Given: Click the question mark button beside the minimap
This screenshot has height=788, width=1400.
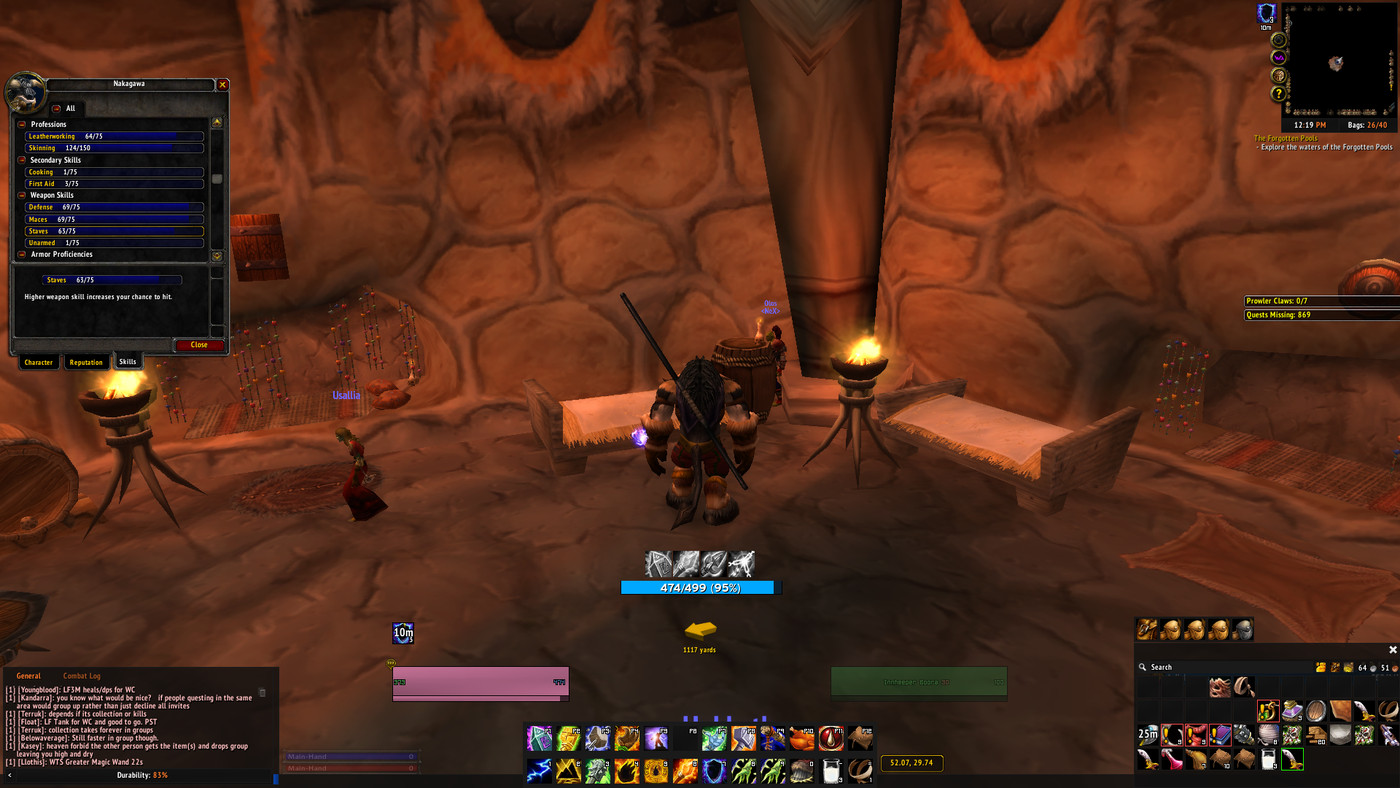Looking at the screenshot, I should pyautogui.click(x=1278, y=94).
